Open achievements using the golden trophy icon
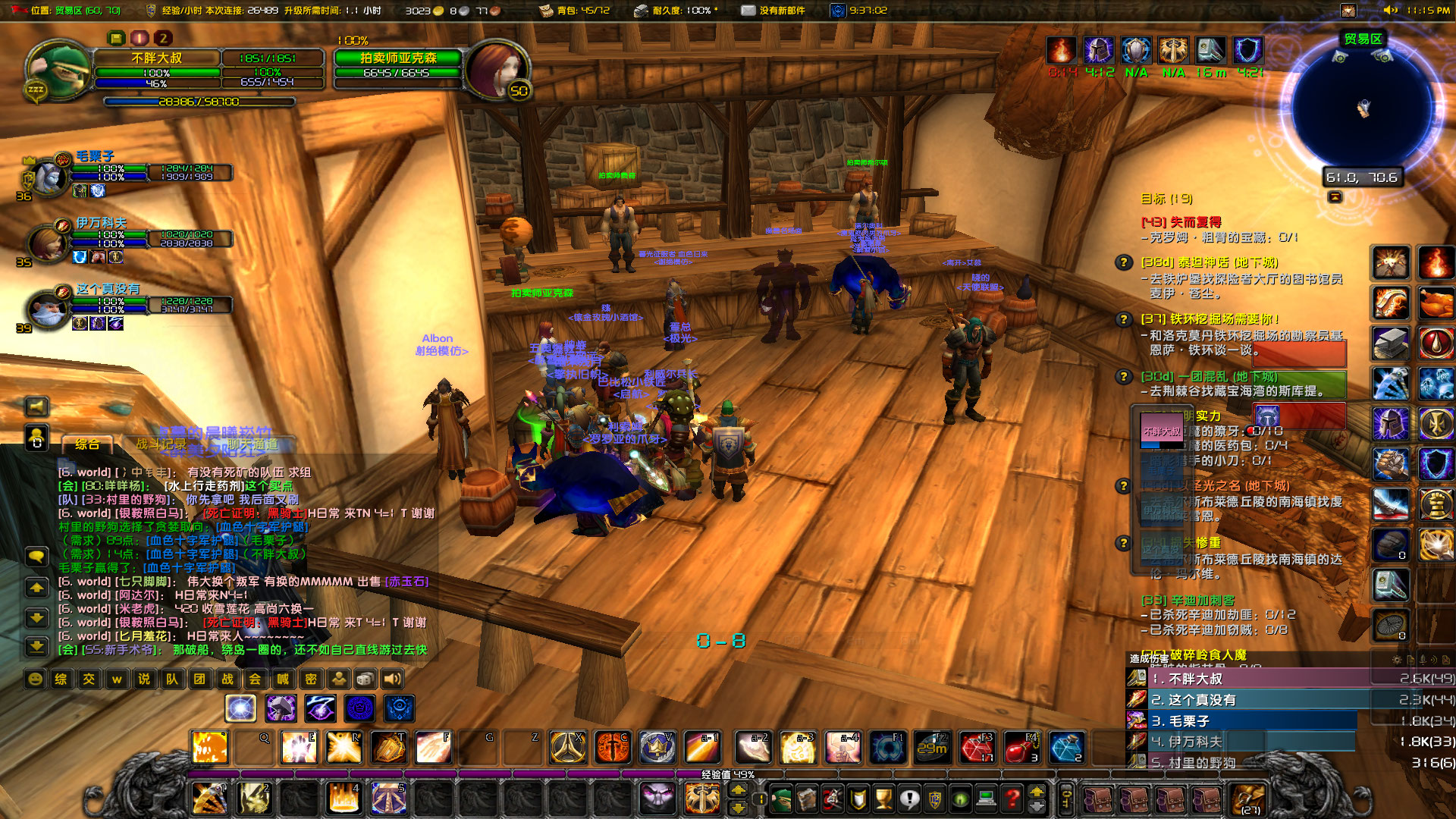Image resolution: width=1456 pixels, height=819 pixels. coord(881,798)
